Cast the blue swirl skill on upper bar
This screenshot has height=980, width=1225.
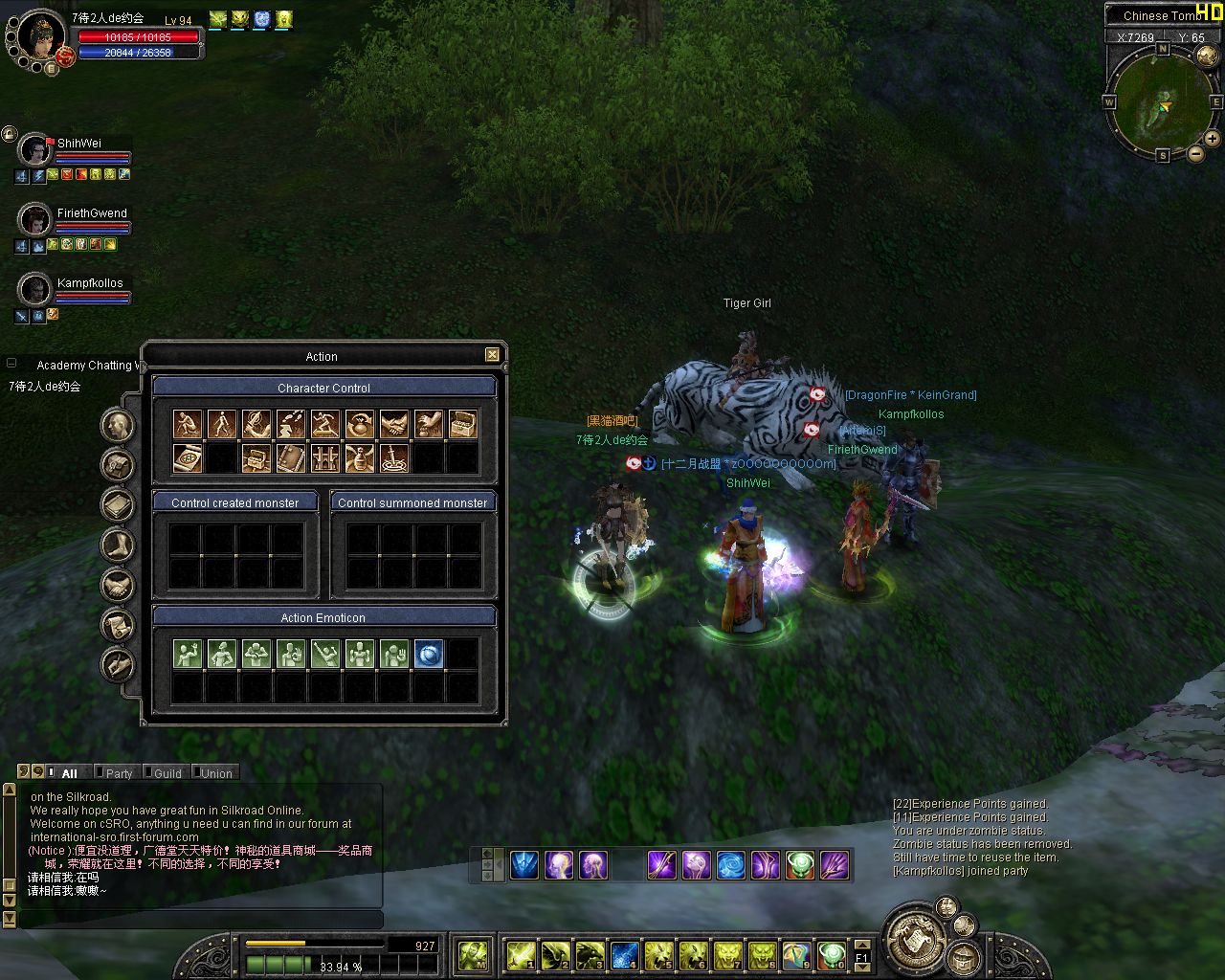[x=730, y=865]
